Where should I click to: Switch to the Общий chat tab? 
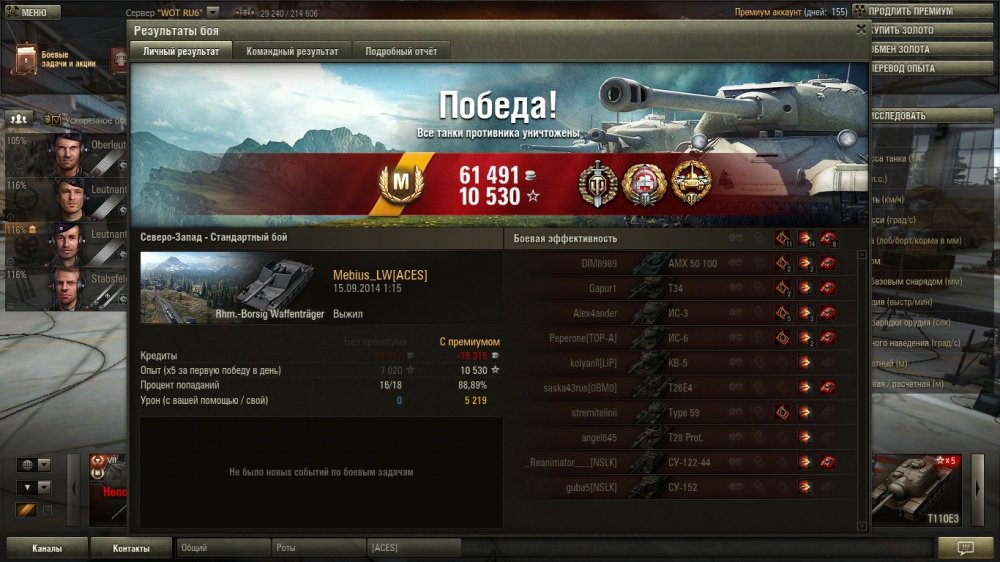point(222,548)
